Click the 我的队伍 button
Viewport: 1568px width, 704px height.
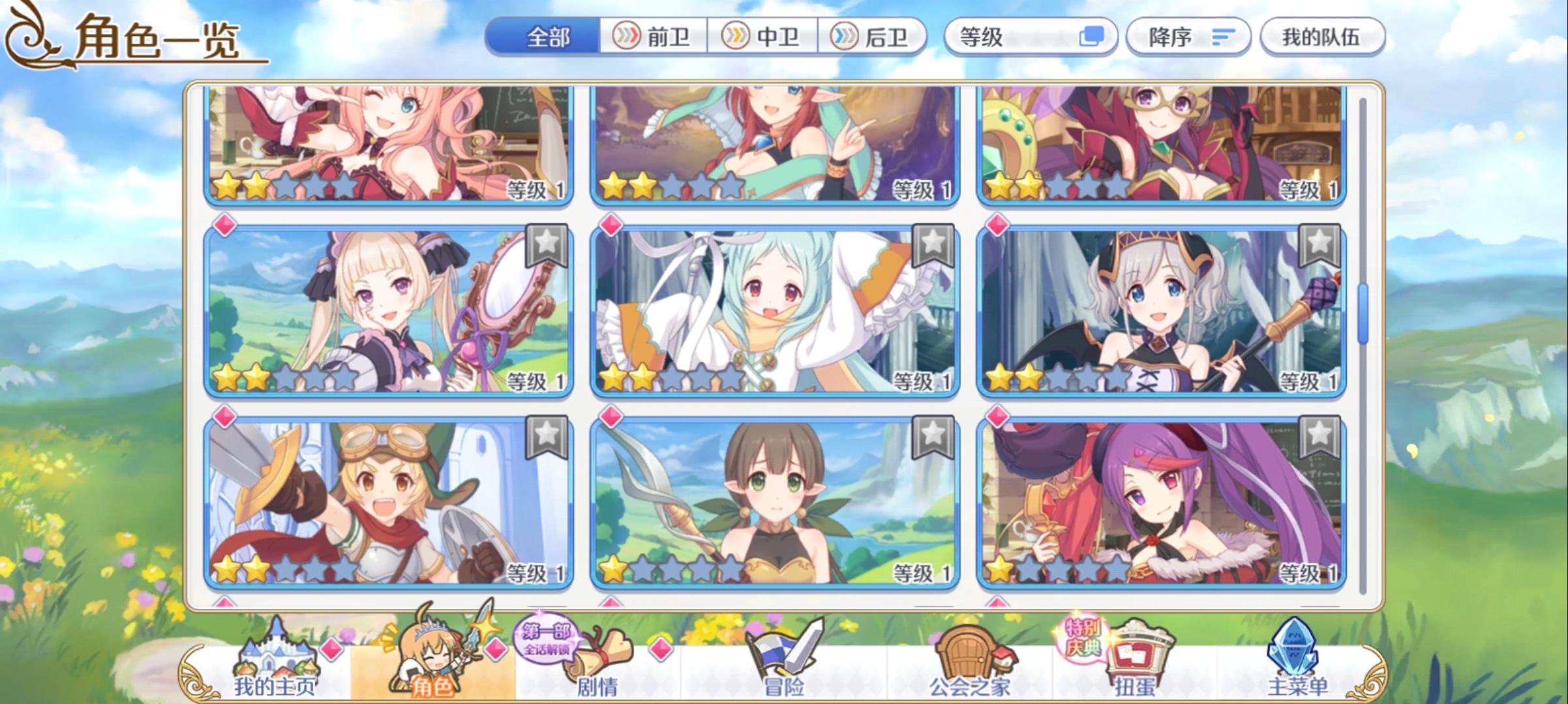coord(1324,37)
